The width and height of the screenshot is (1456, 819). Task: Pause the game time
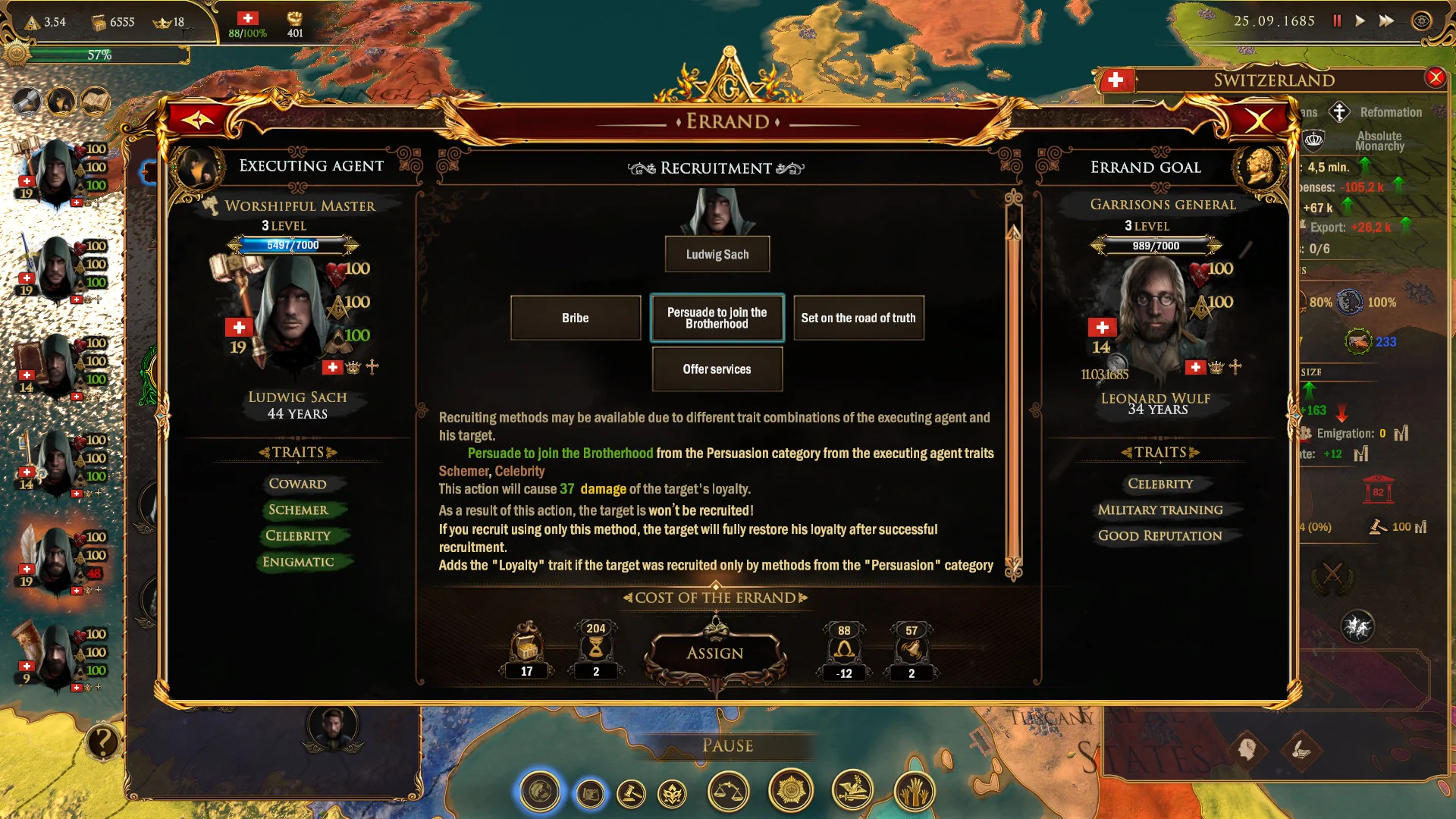[1337, 21]
